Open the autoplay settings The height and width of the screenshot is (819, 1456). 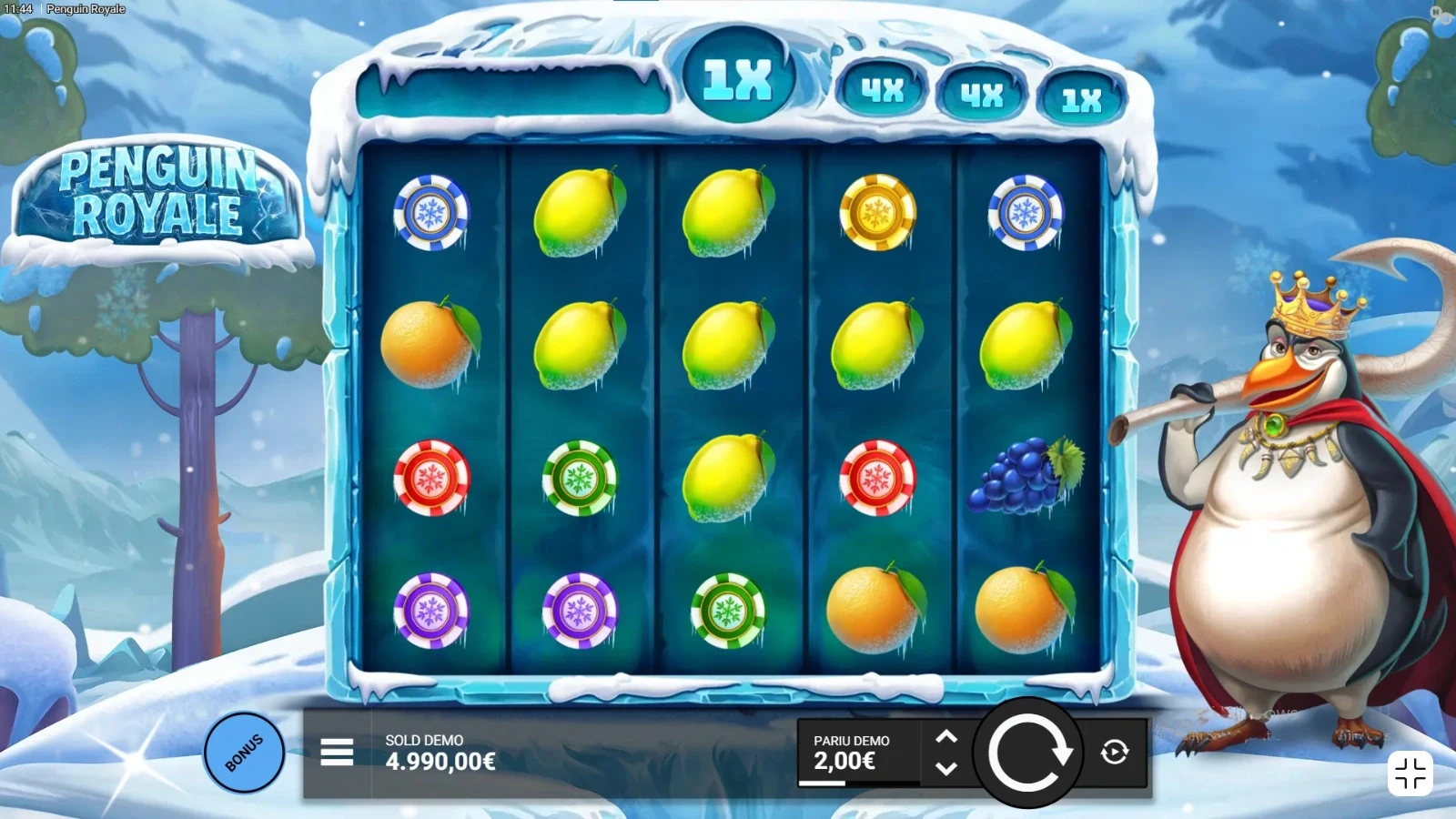click(x=1115, y=753)
